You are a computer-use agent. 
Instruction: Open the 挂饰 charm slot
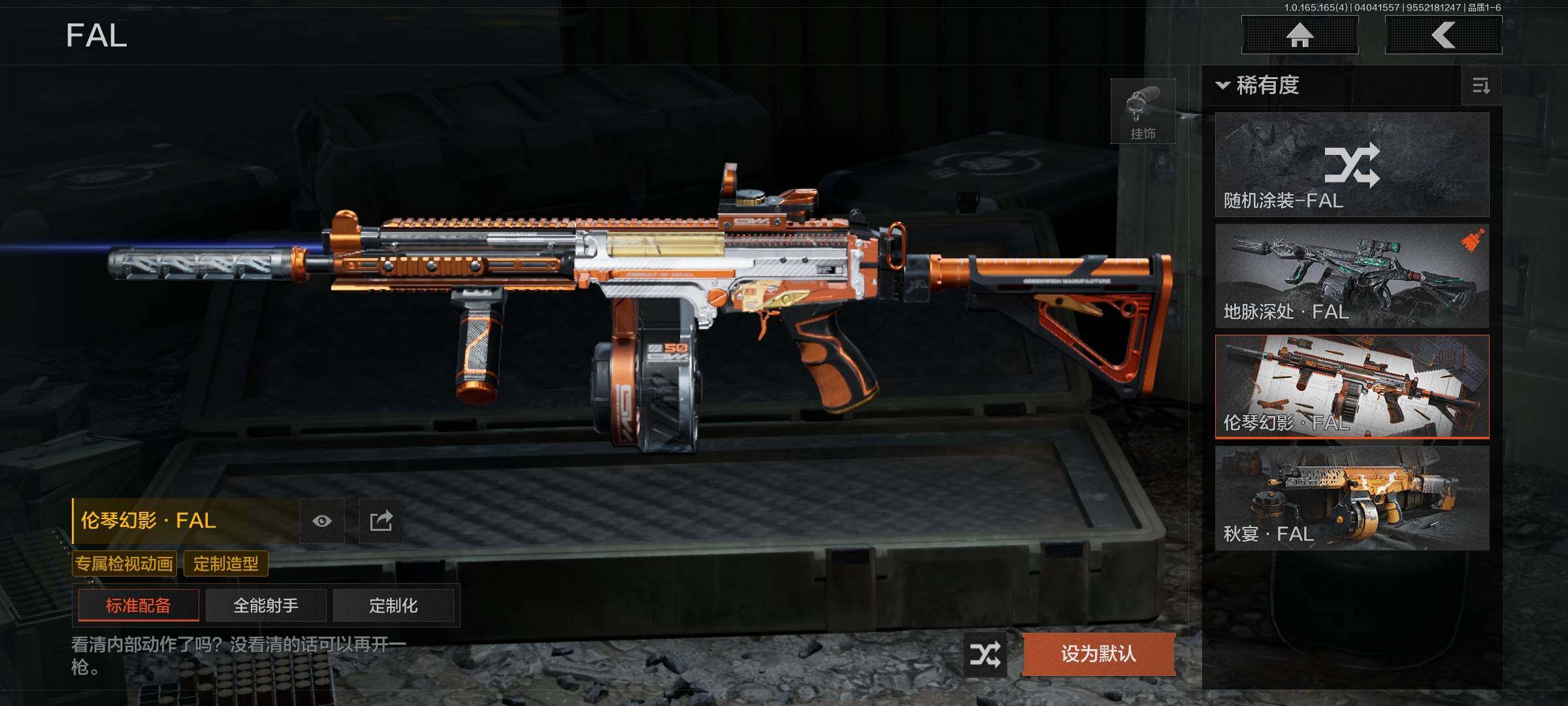tap(1143, 111)
